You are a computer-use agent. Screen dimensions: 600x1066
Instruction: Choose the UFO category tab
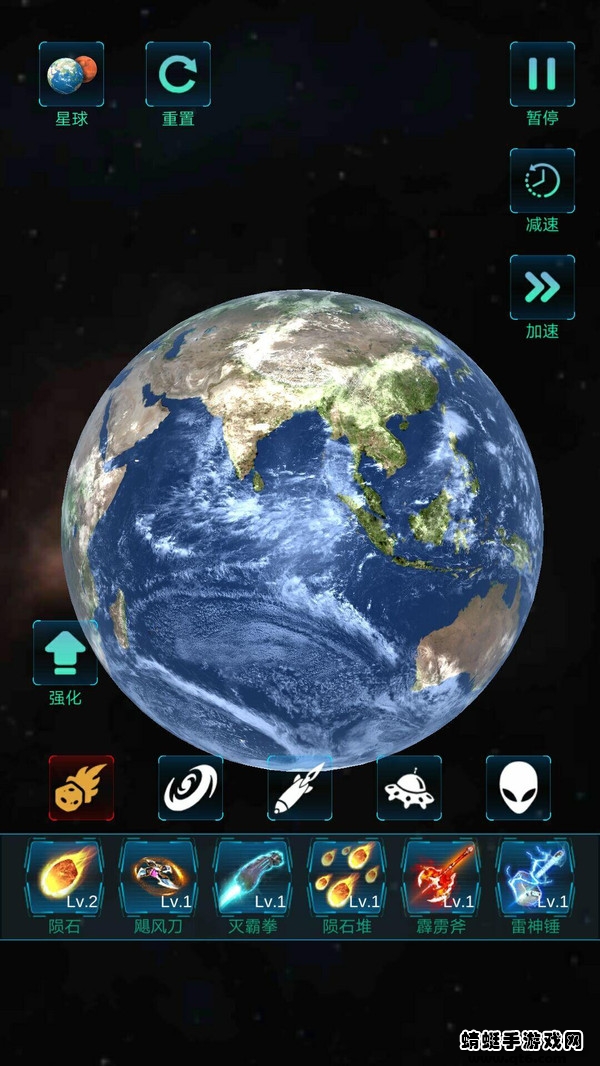point(409,788)
